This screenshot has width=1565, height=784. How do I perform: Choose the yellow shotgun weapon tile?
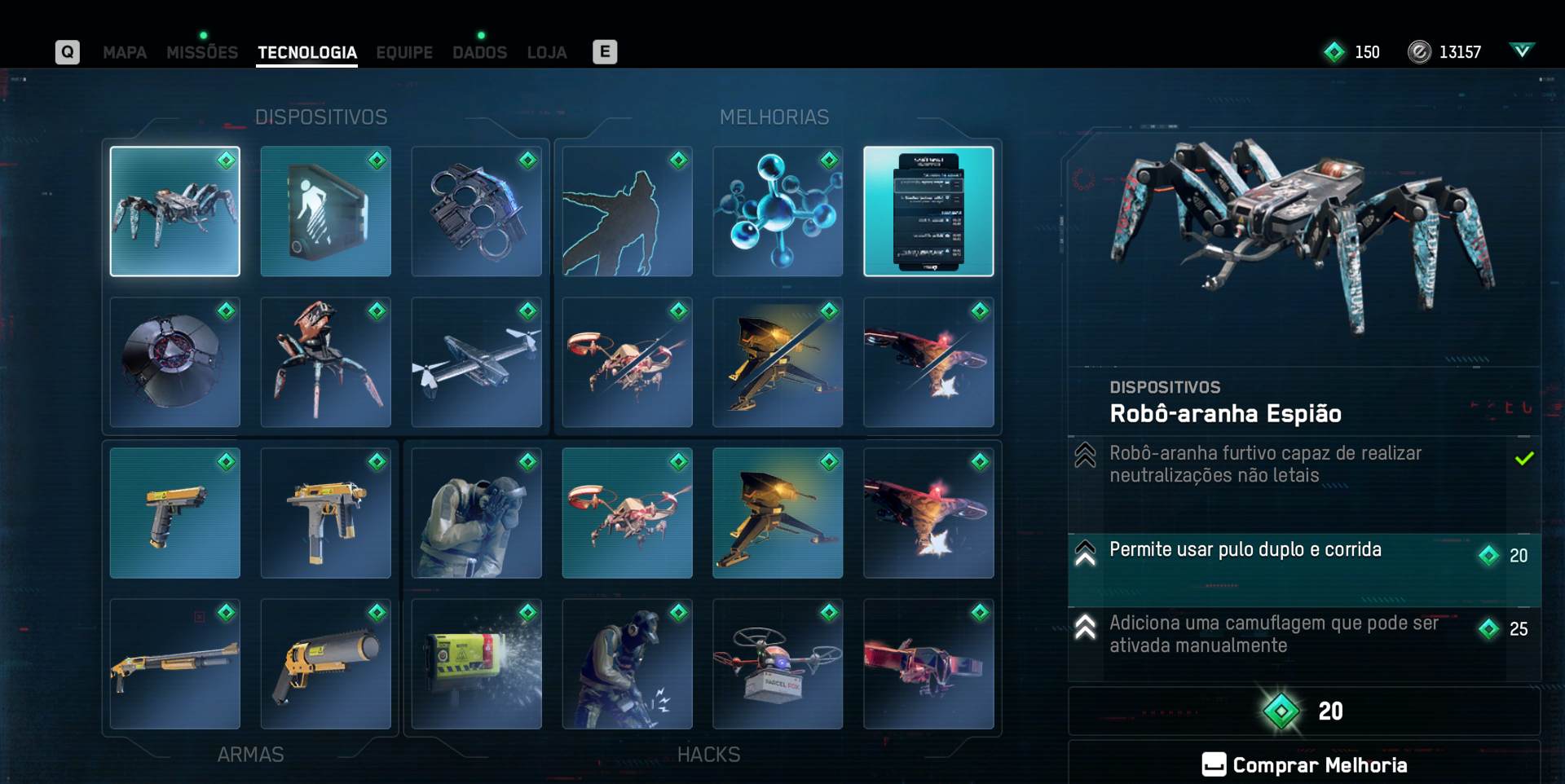(x=175, y=664)
